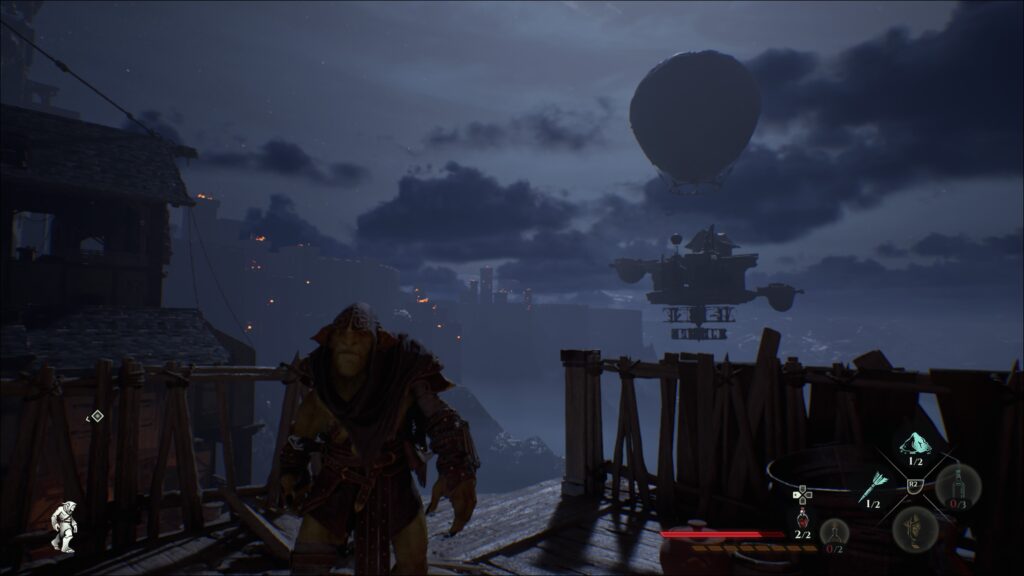
Task: Click the white goblin stance indicator
Action: pos(64,526)
